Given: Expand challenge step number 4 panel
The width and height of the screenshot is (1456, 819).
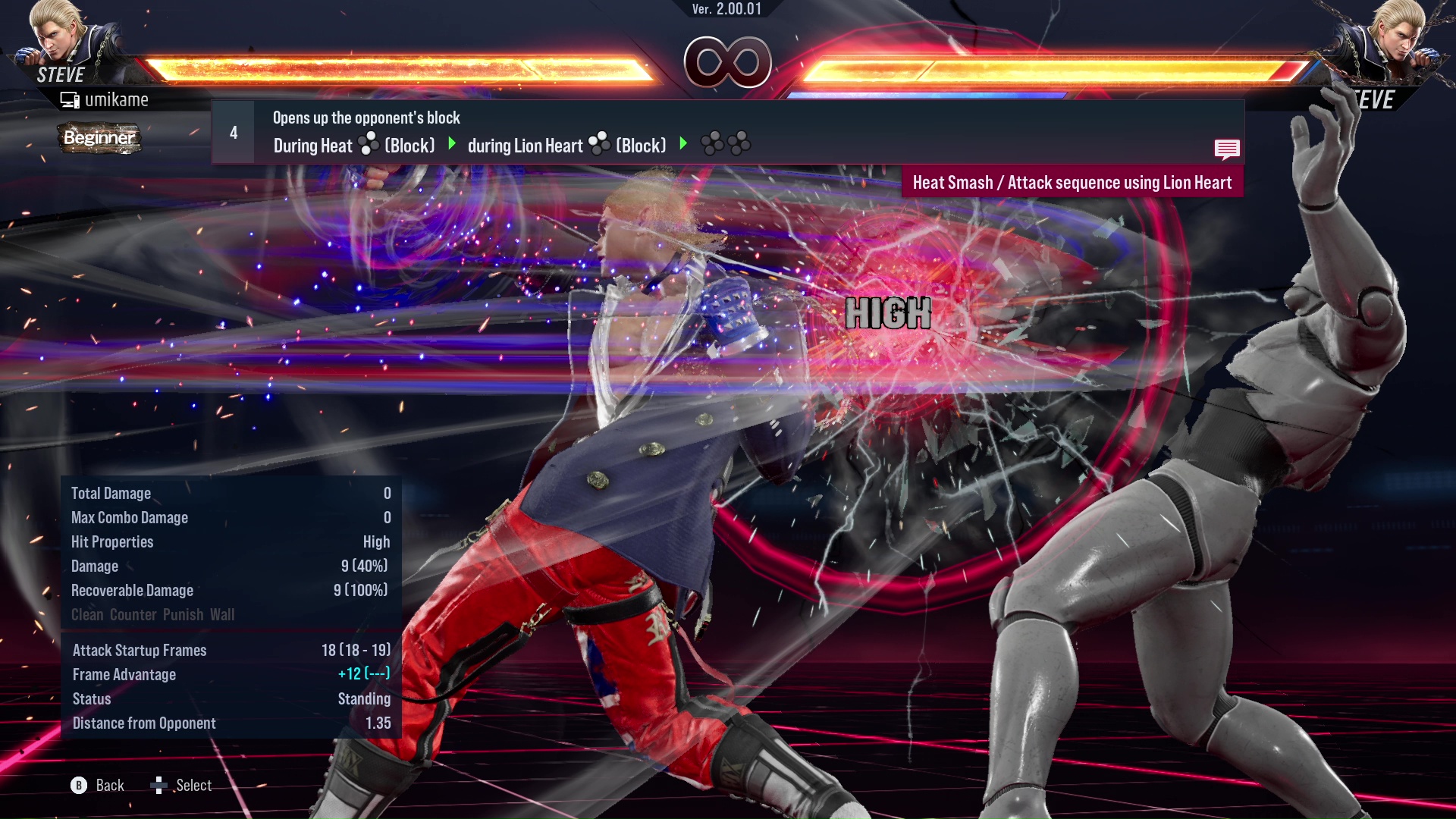Looking at the screenshot, I should coord(233,132).
